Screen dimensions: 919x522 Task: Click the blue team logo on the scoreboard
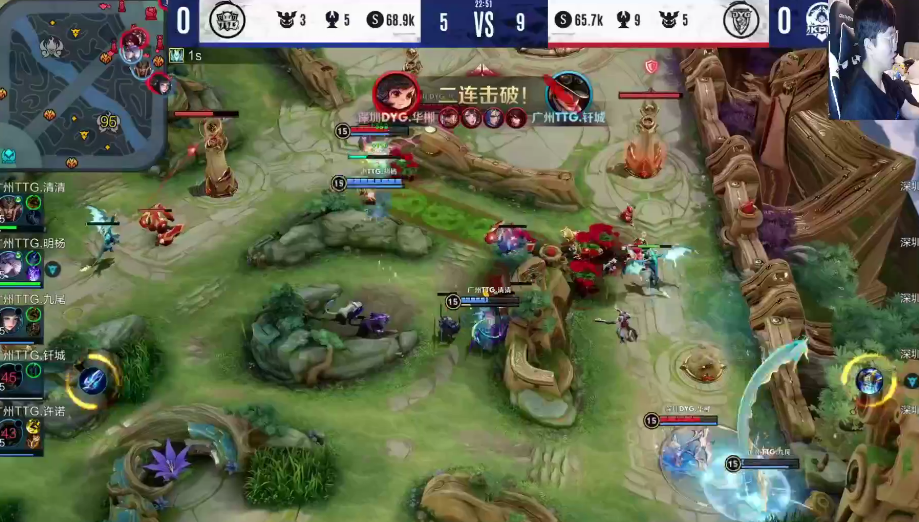coord(228,21)
